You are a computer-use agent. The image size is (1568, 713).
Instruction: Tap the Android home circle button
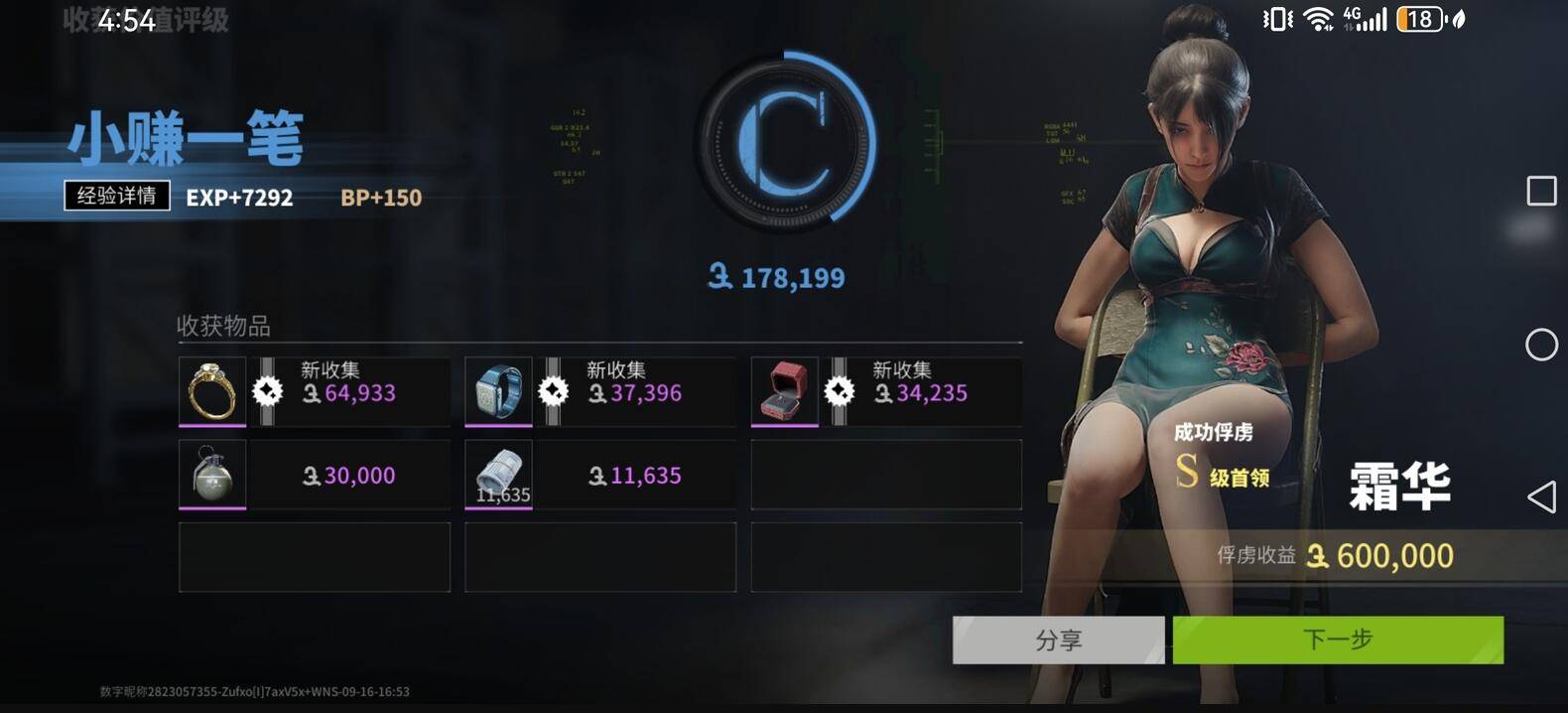(1541, 345)
